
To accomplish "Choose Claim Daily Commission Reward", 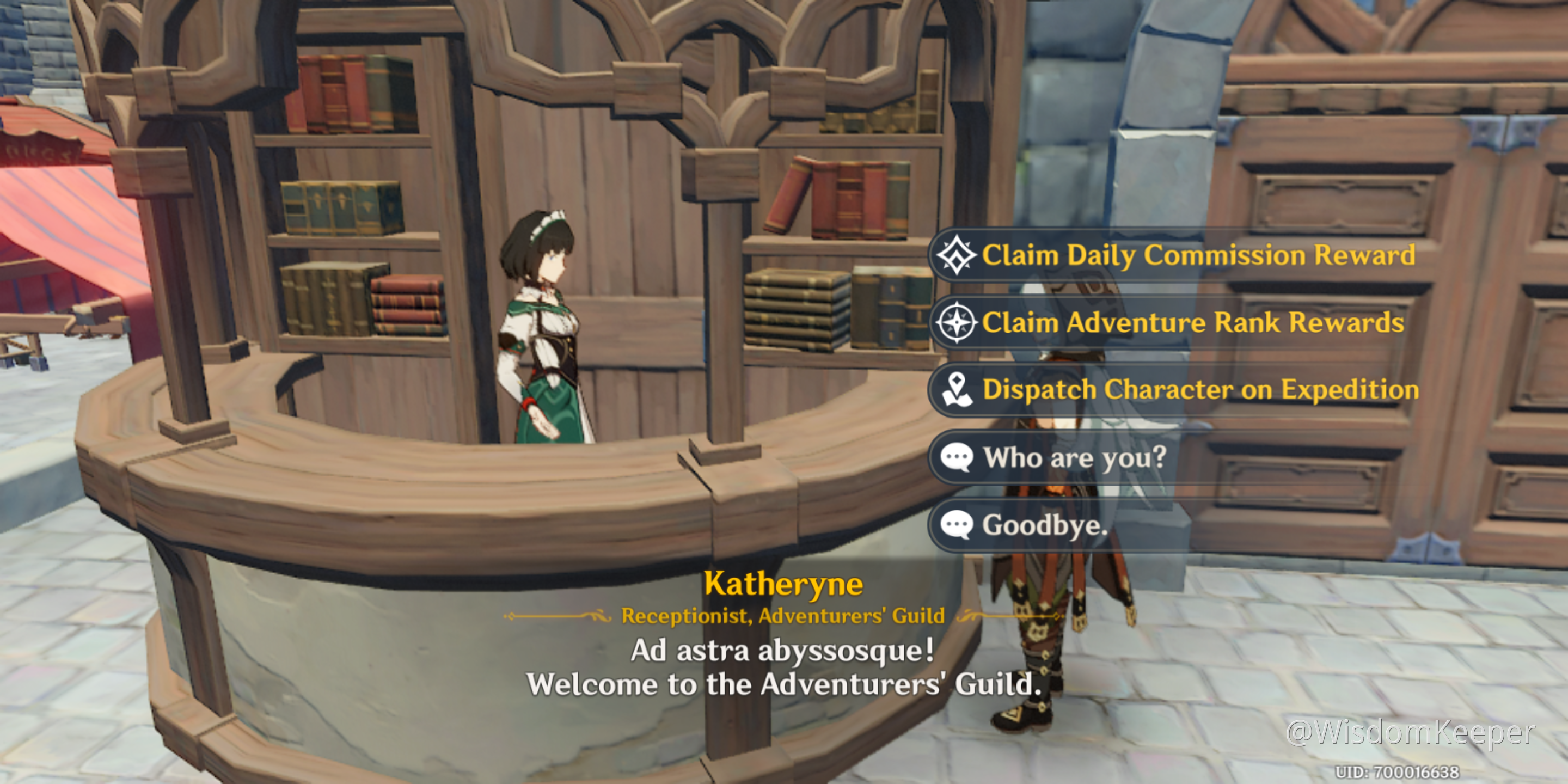I will pyautogui.click(x=1197, y=255).
